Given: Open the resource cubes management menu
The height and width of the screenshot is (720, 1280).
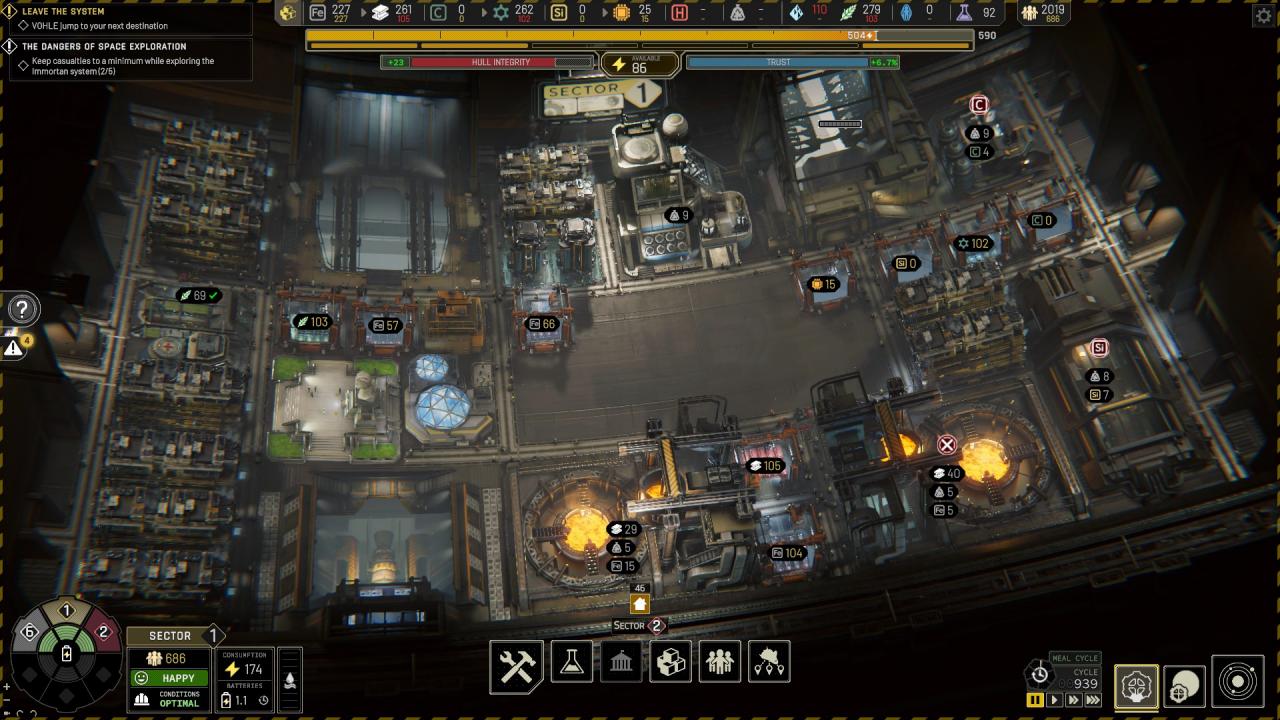Looking at the screenshot, I should point(670,662).
